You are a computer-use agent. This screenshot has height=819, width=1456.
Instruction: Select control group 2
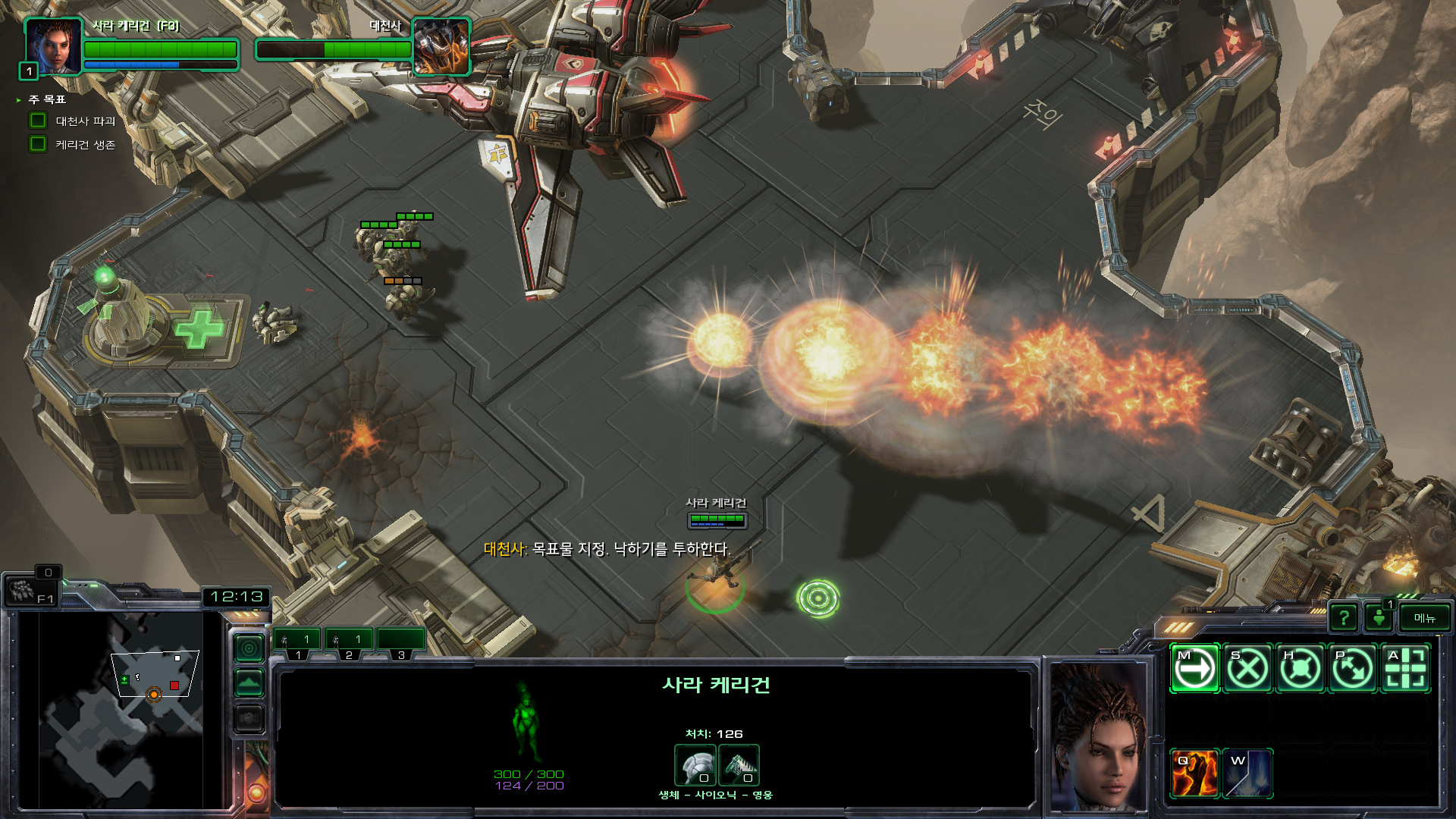point(349,640)
